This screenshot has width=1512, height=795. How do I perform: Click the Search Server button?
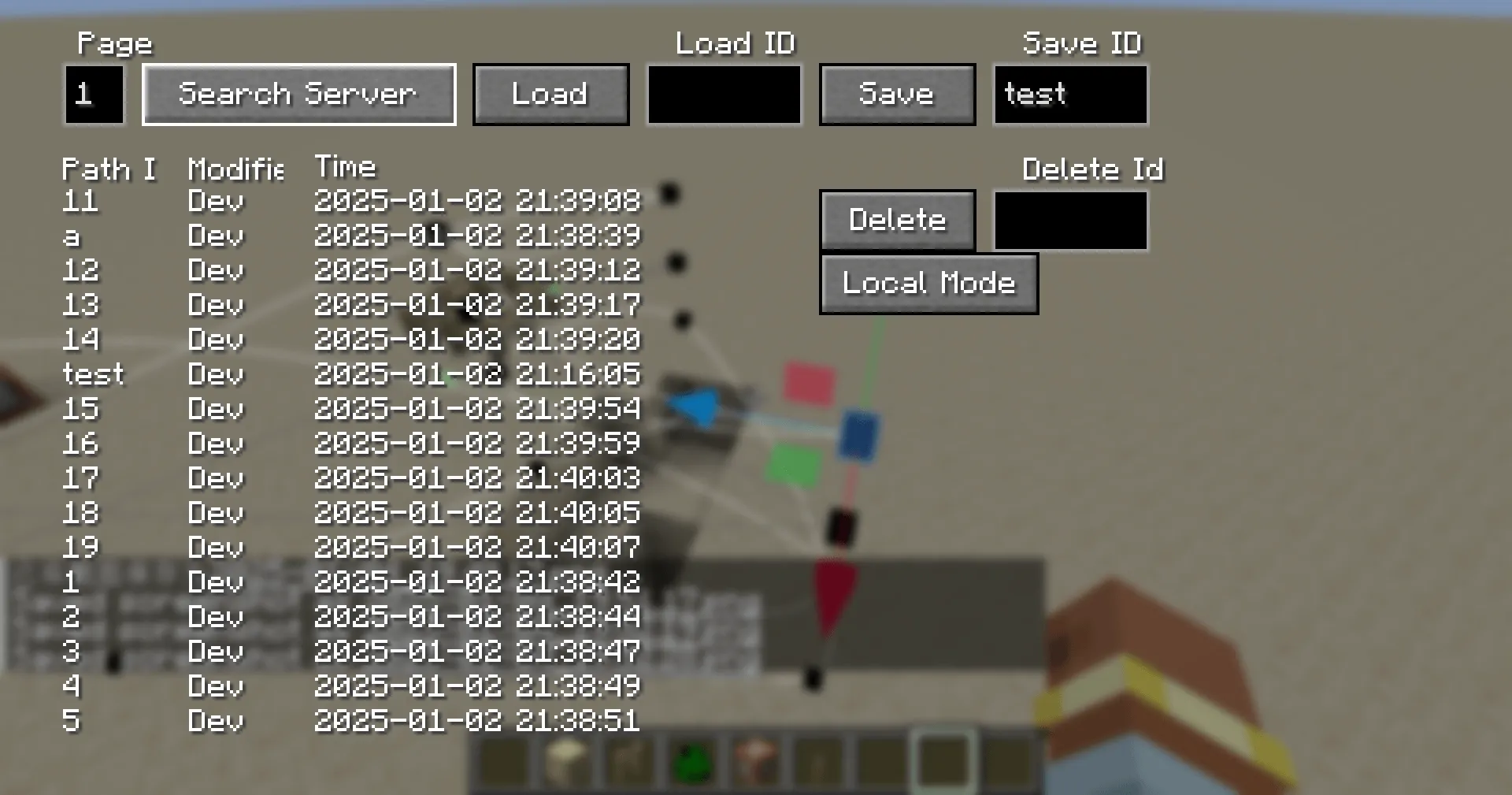[x=298, y=94]
